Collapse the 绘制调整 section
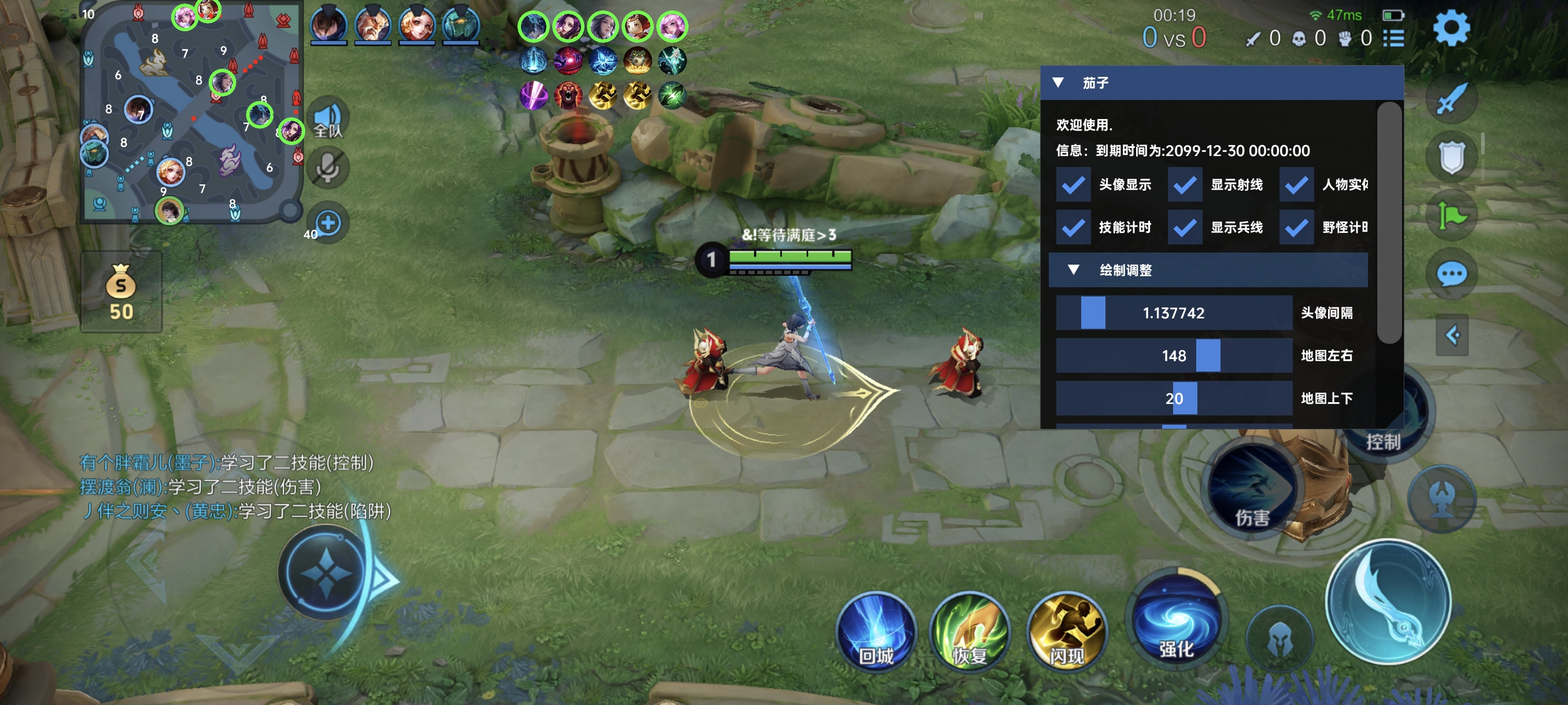The height and width of the screenshot is (705, 1568). click(x=1074, y=270)
